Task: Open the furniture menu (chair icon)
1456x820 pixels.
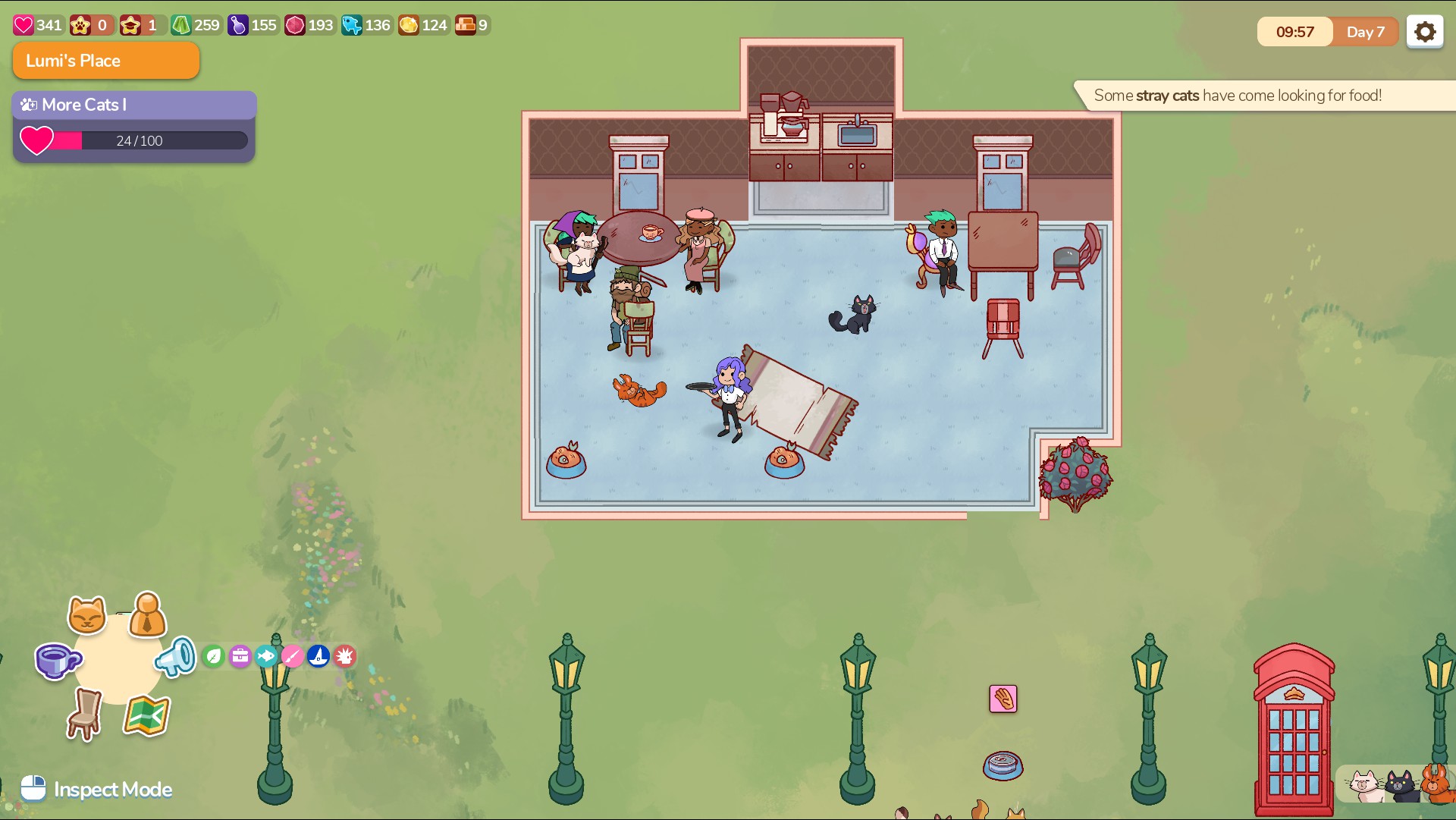Action: [85, 714]
